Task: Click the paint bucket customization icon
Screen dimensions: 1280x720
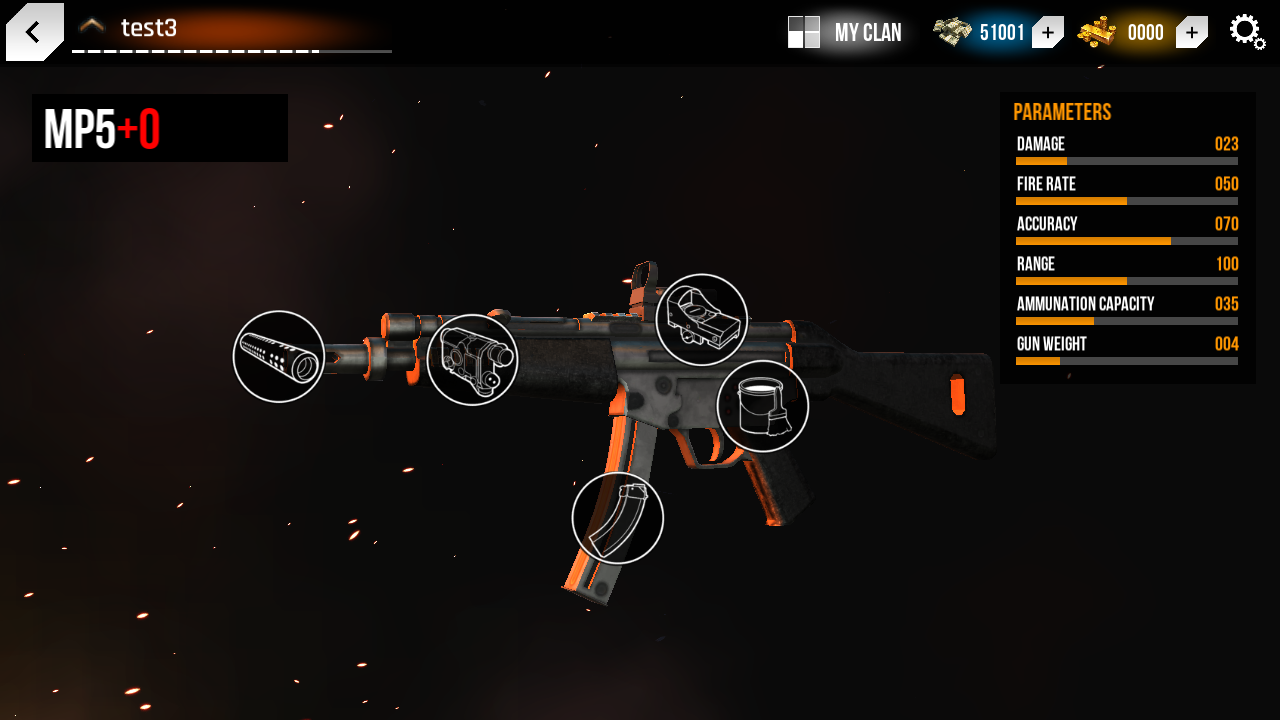Action: coord(762,405)
